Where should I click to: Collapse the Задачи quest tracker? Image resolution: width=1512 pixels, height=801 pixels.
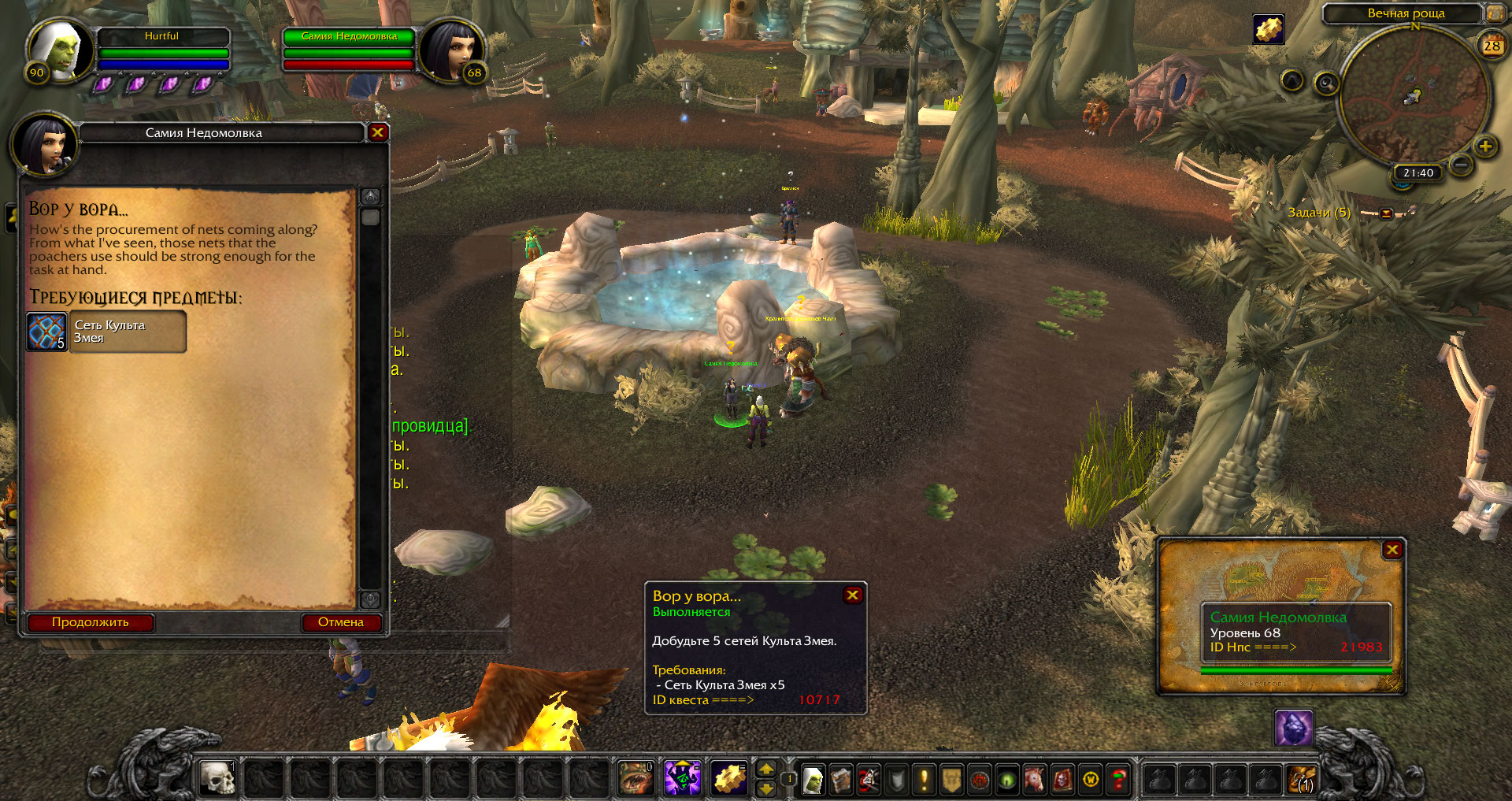[1386, 213]
